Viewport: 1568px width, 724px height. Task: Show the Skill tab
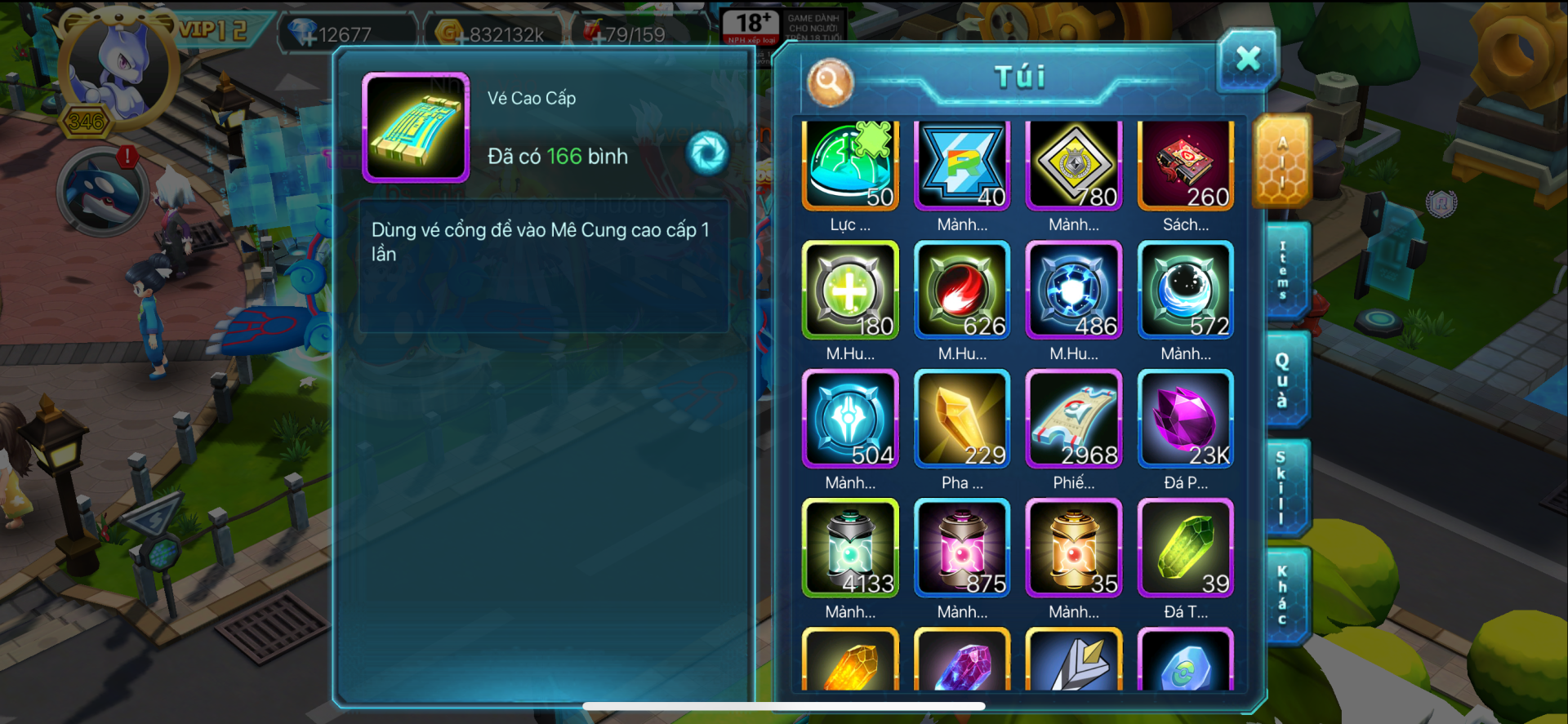click(x=1282, y=487)
